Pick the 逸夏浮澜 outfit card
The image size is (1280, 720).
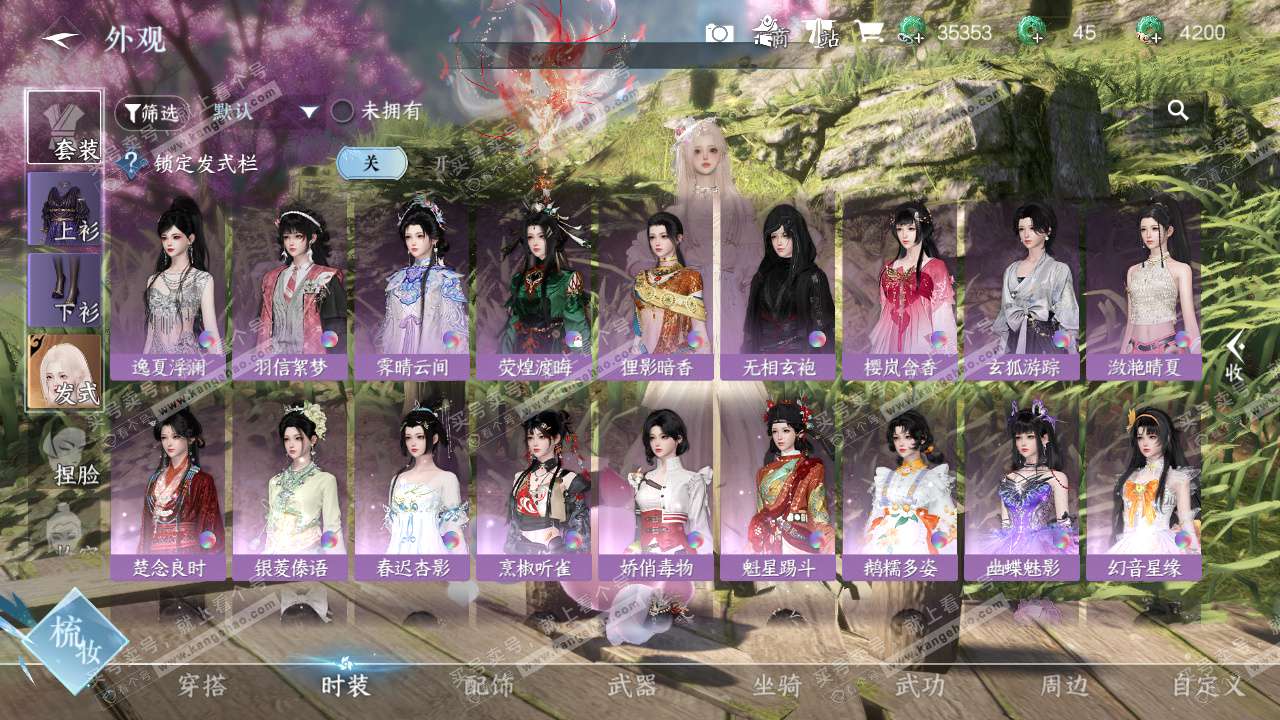(168, 288)
